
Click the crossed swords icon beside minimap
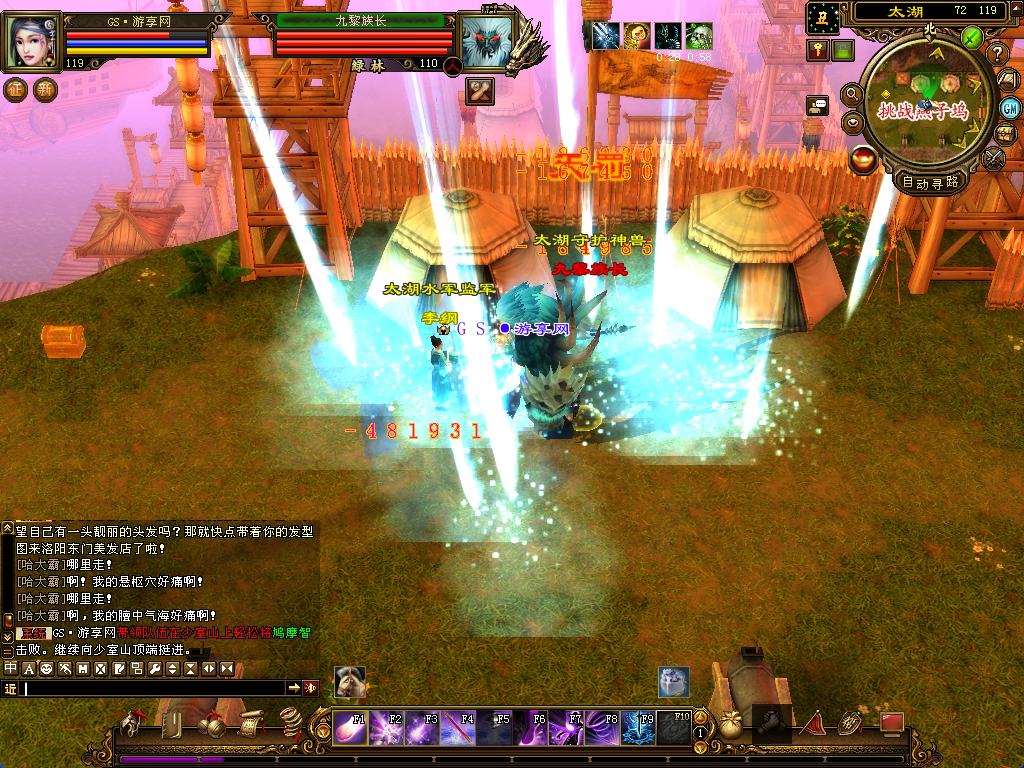point(994,158)
